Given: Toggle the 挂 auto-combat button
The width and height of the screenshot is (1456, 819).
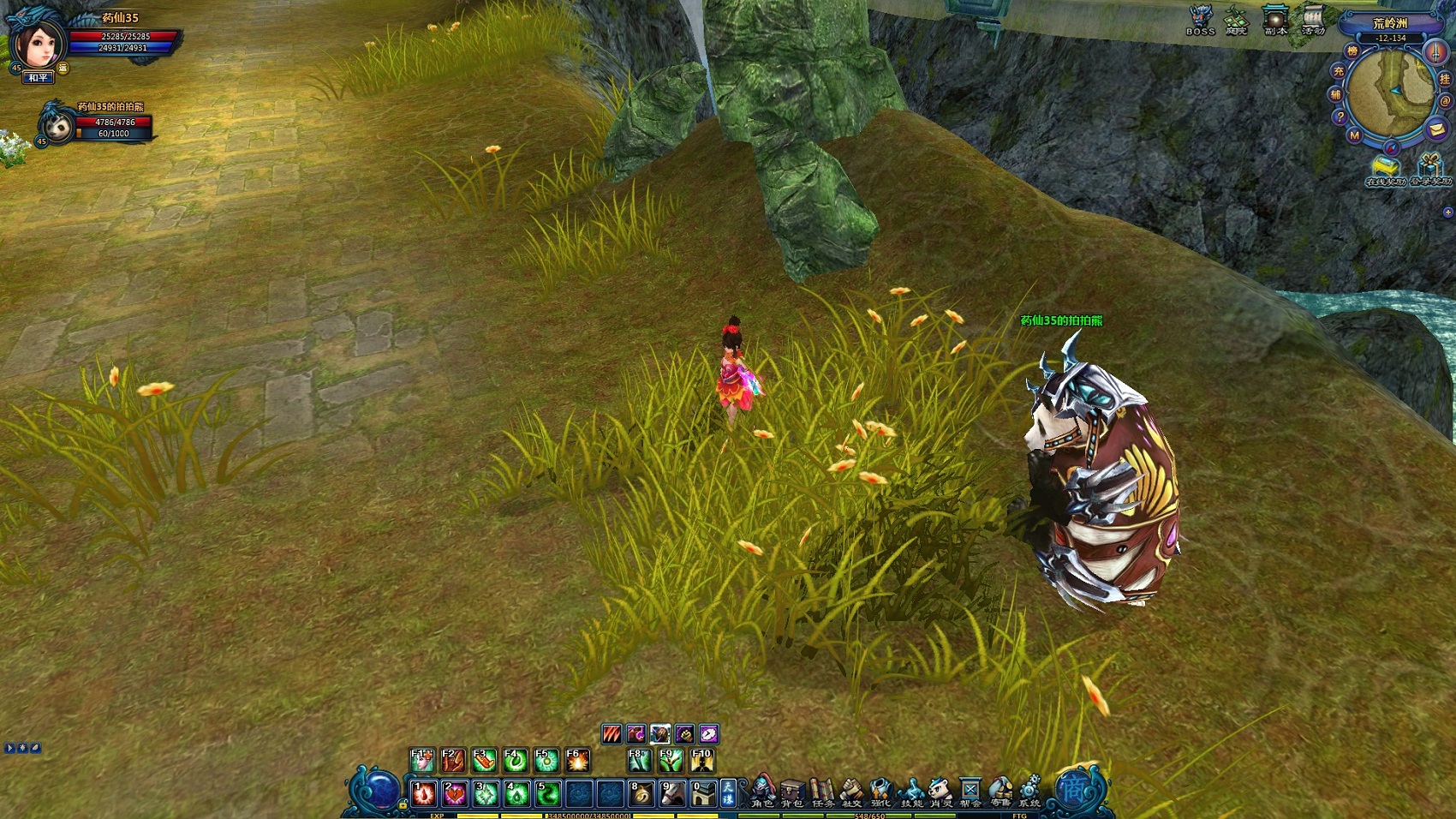Looking at the screenshot, I should (1445, 79).
